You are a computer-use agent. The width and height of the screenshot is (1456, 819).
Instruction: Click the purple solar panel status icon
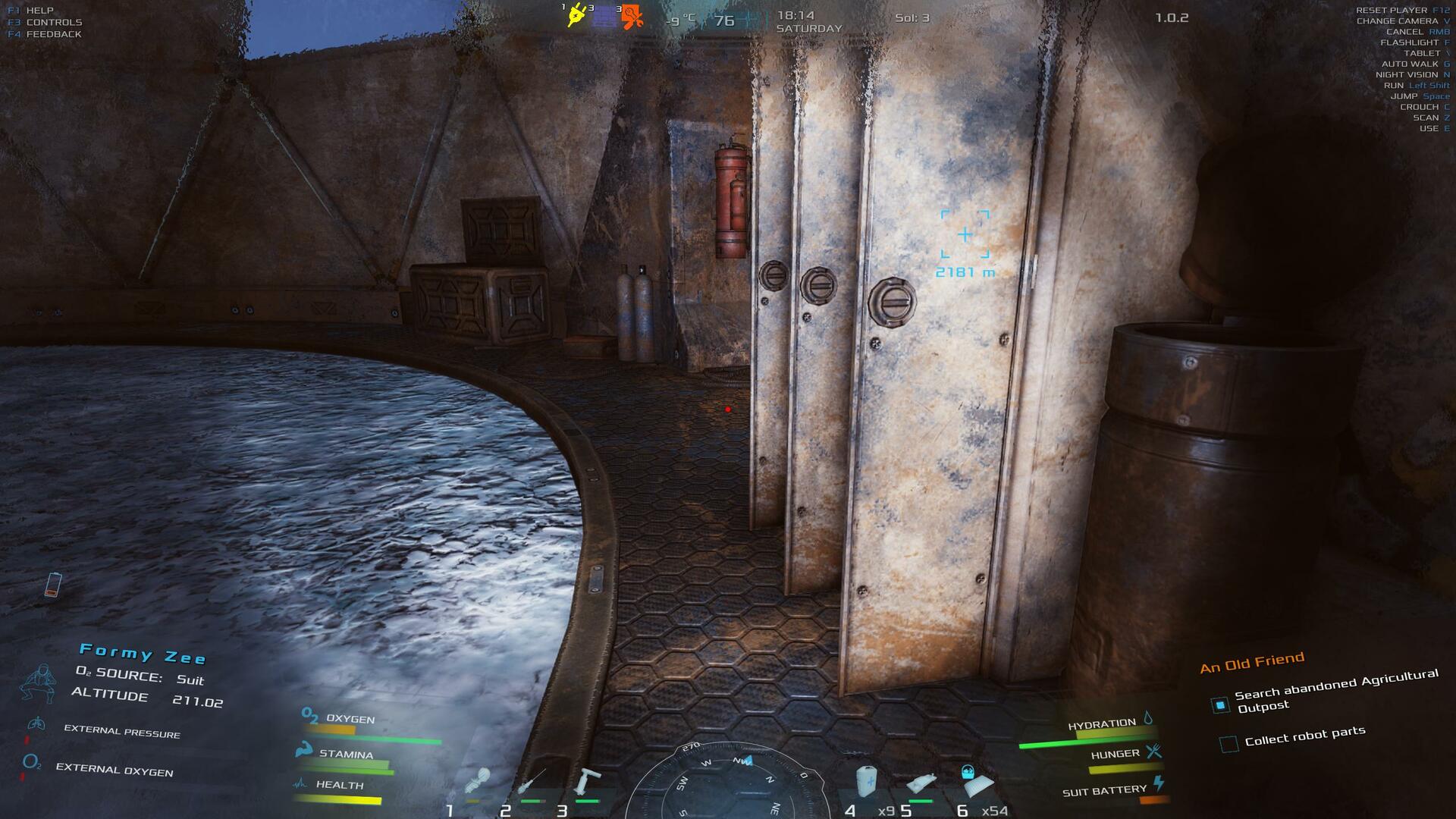coord(604,17)
